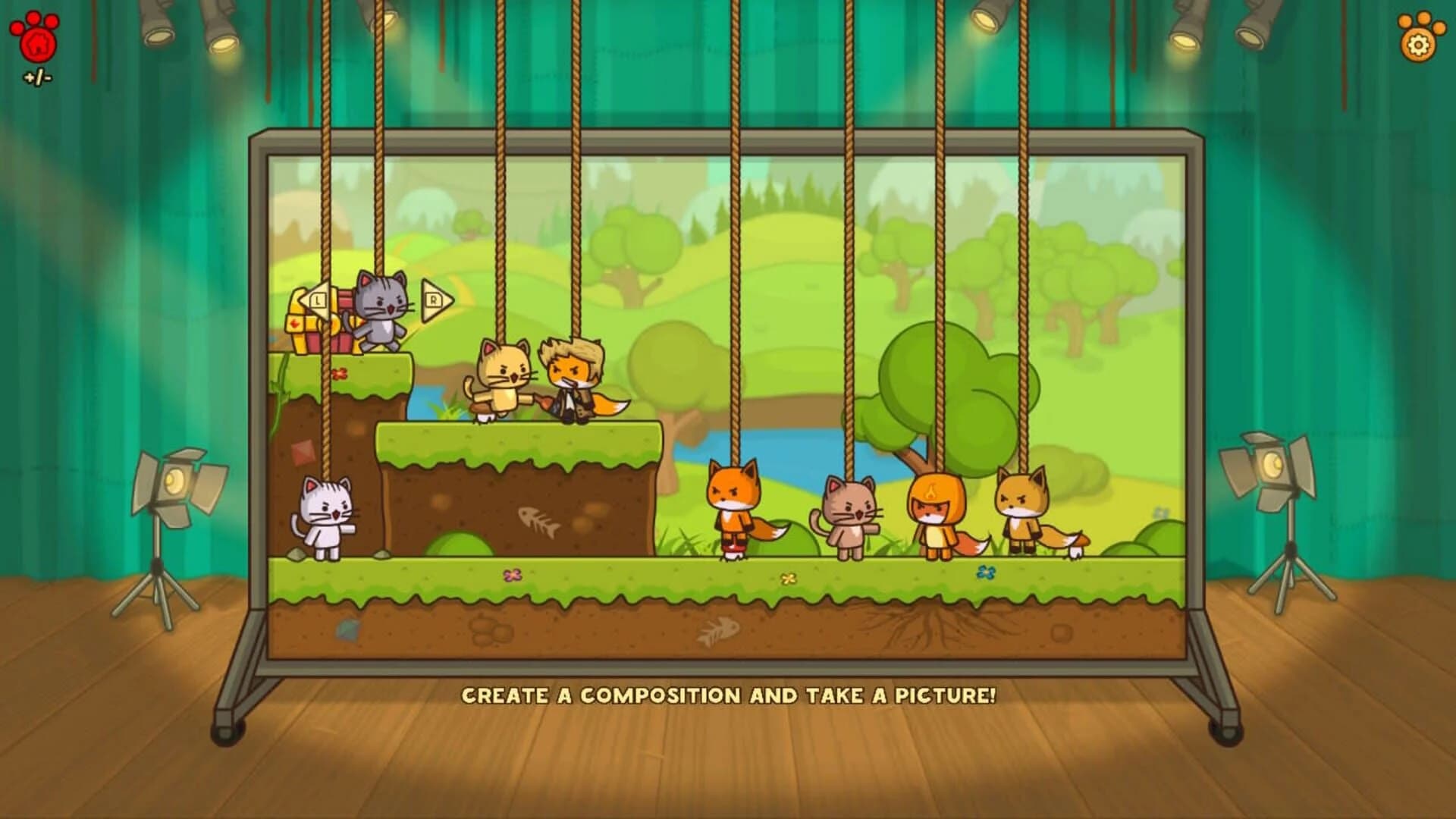The height and width of the screenshot is (819, 1456).
Task: Click the CREATE A COMPOSITION AND TAKE A PICTURE text
Action: click(x=730, y=694)
